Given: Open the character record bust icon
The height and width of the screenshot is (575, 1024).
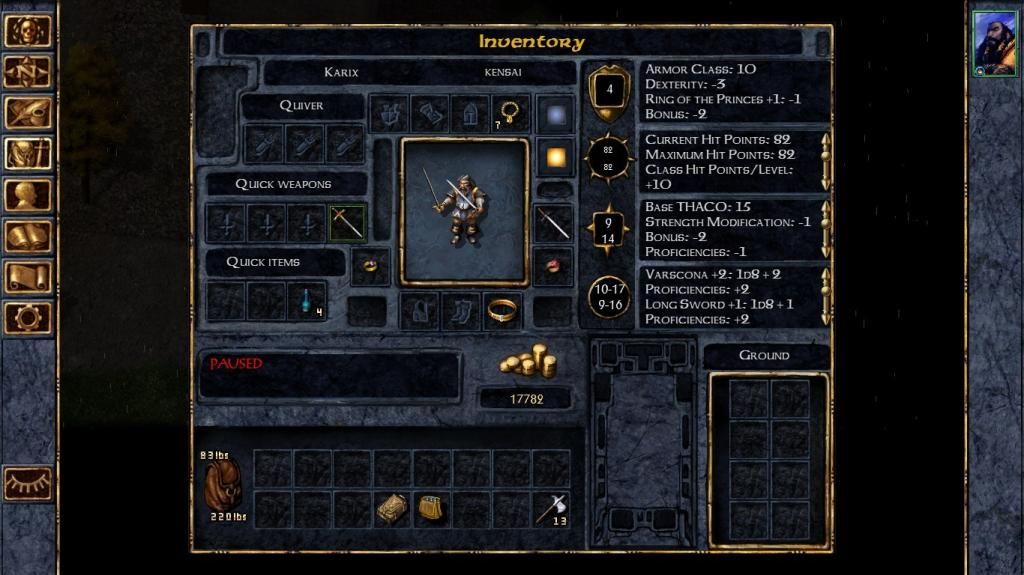Looking at the screenshot, I should (x=28, y=194).
